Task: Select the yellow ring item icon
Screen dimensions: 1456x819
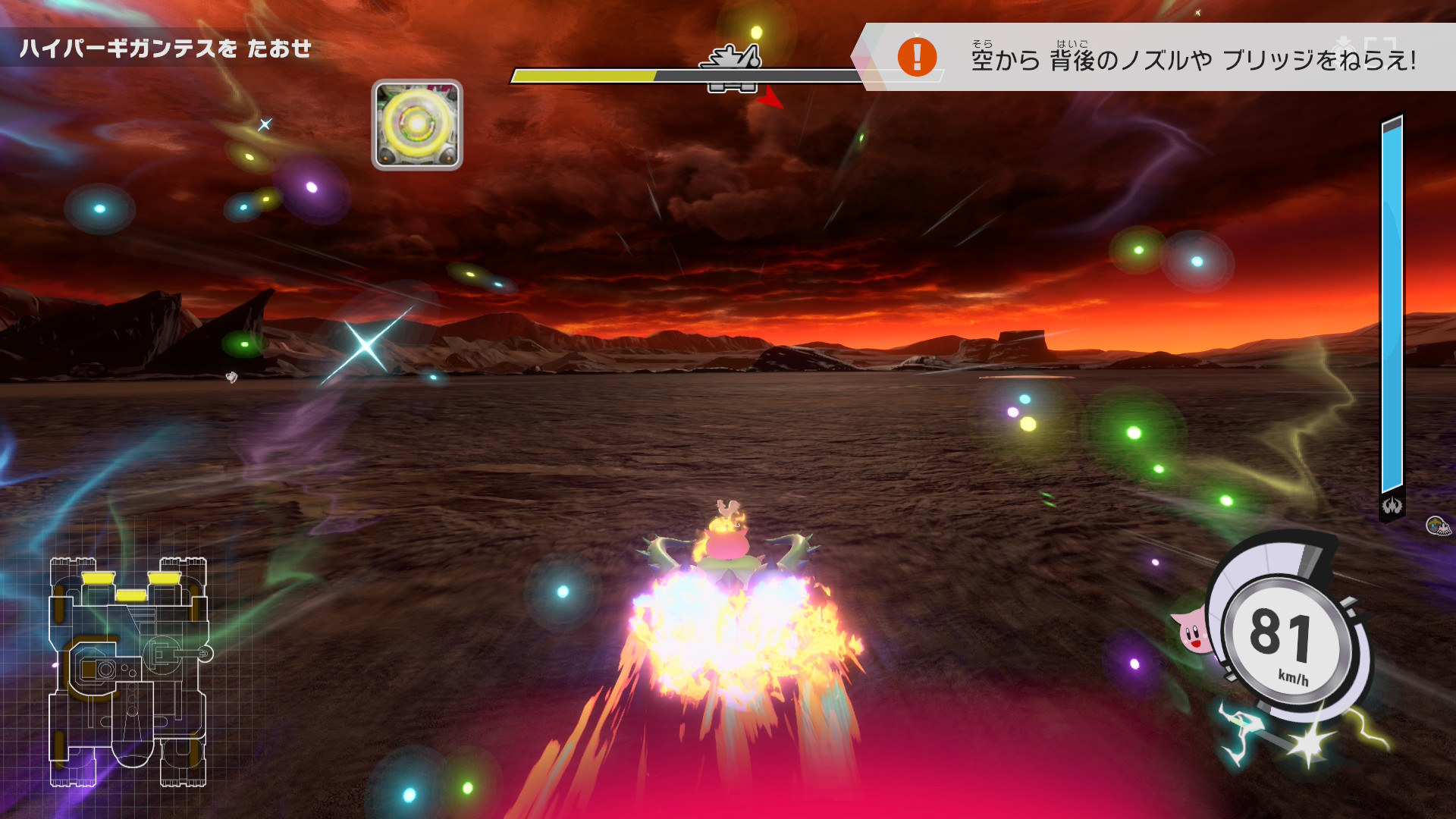Action: click(x=416, y=125)
